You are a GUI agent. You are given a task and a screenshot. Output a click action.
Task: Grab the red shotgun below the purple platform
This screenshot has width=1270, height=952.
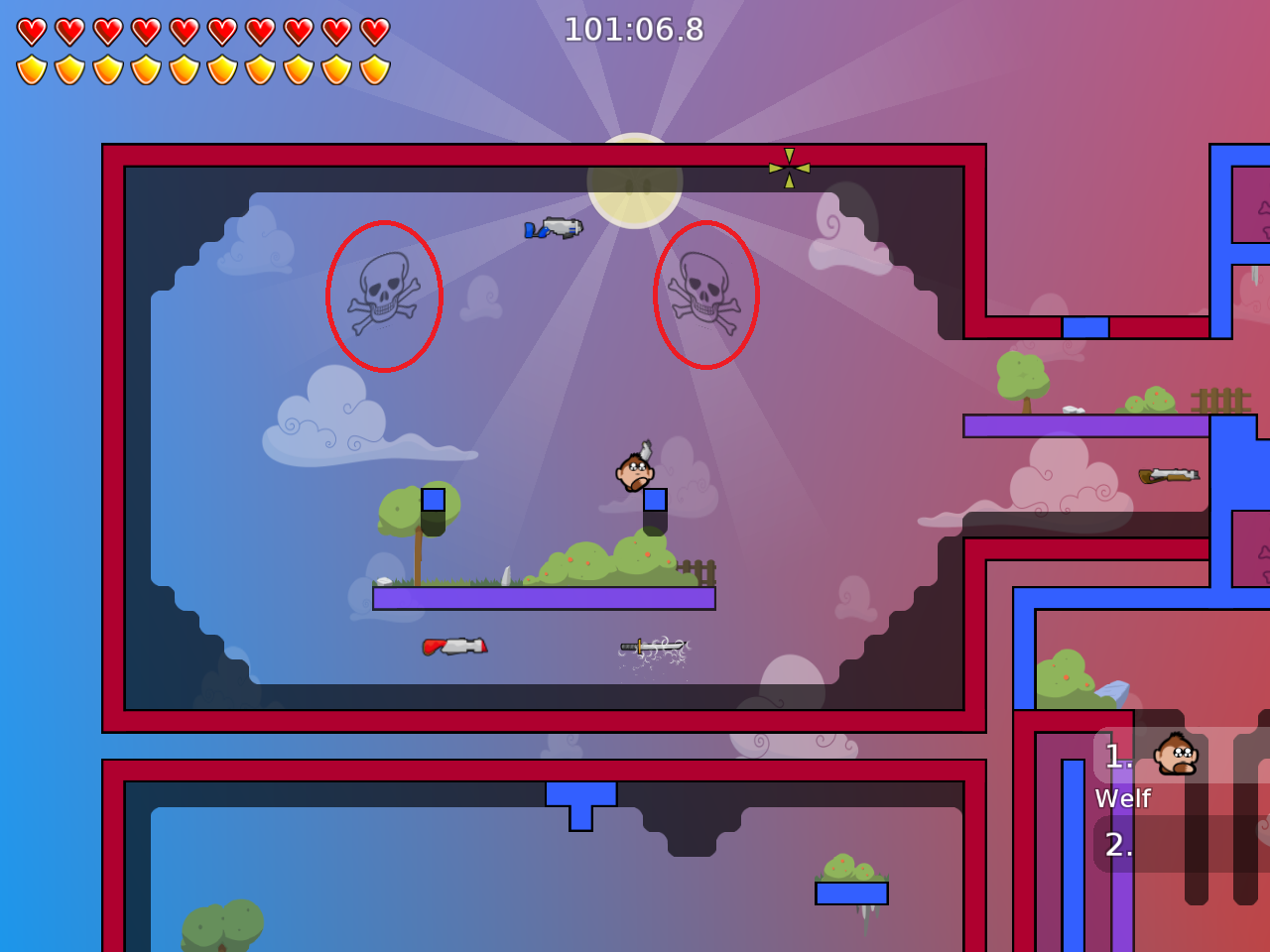coord(455,645)
